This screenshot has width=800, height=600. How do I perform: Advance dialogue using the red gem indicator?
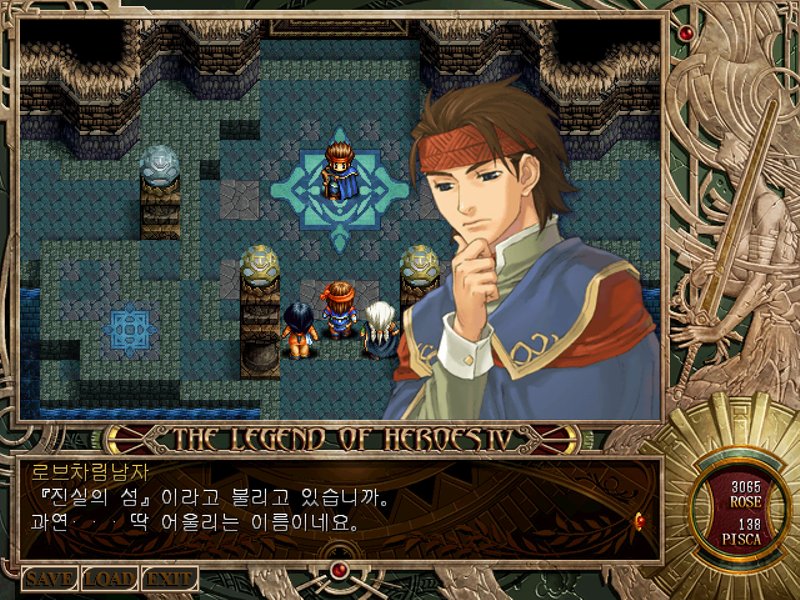click(639, 519)
